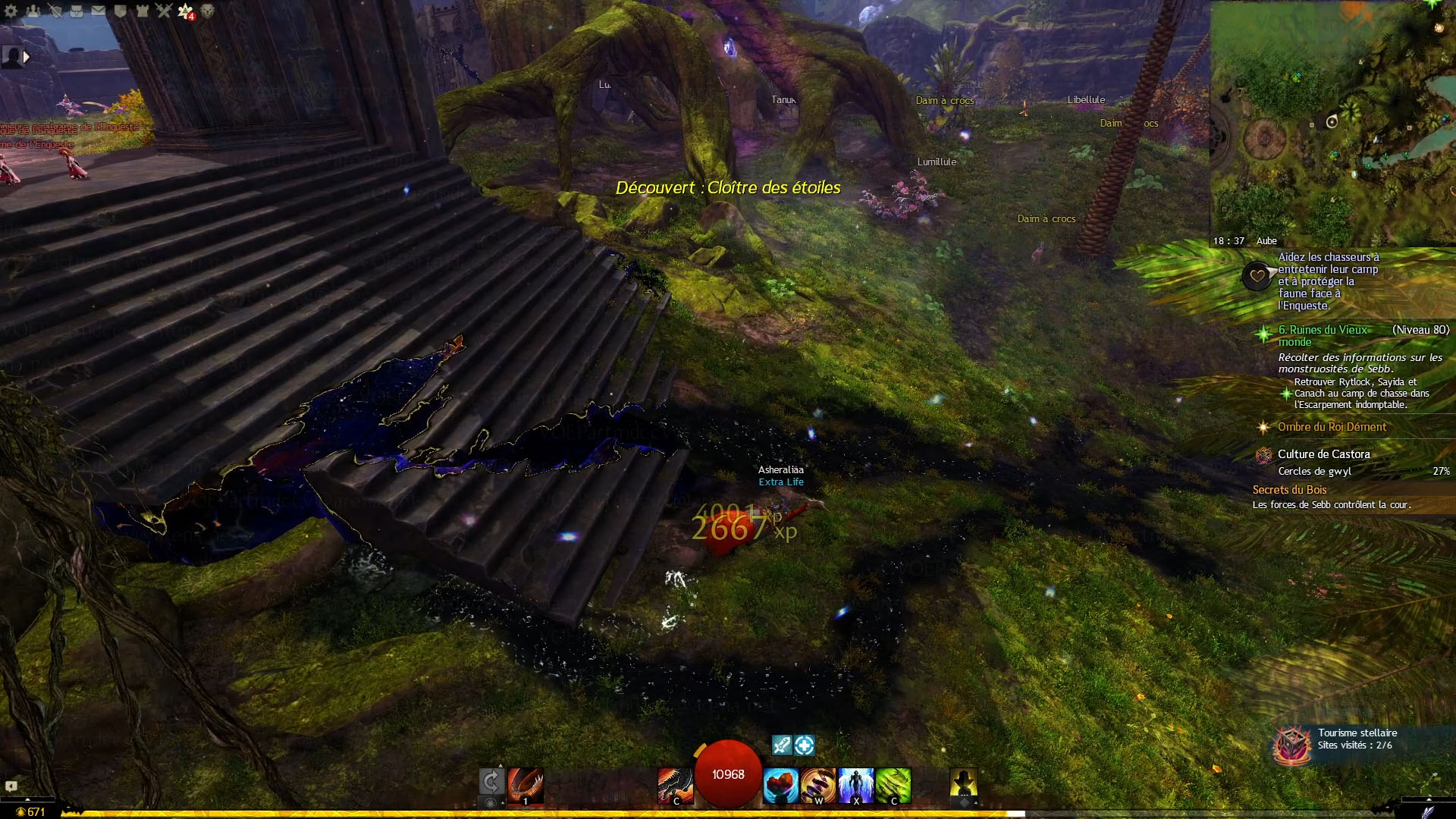The width and height of the screenshot is (1456, 819).
Task: Use the heart healing skill
Action: click(x=780, y=785)
